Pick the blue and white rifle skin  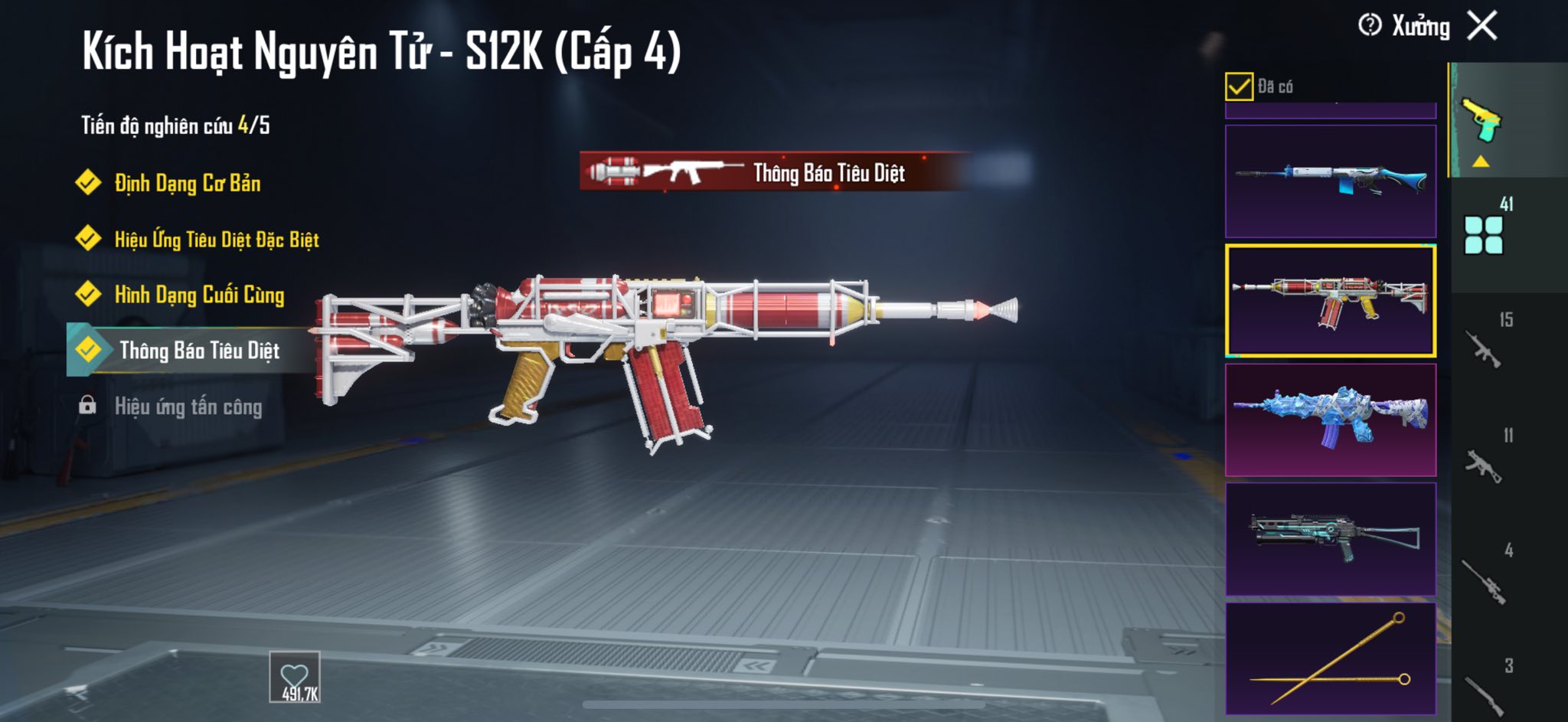tap(1331, 181)
